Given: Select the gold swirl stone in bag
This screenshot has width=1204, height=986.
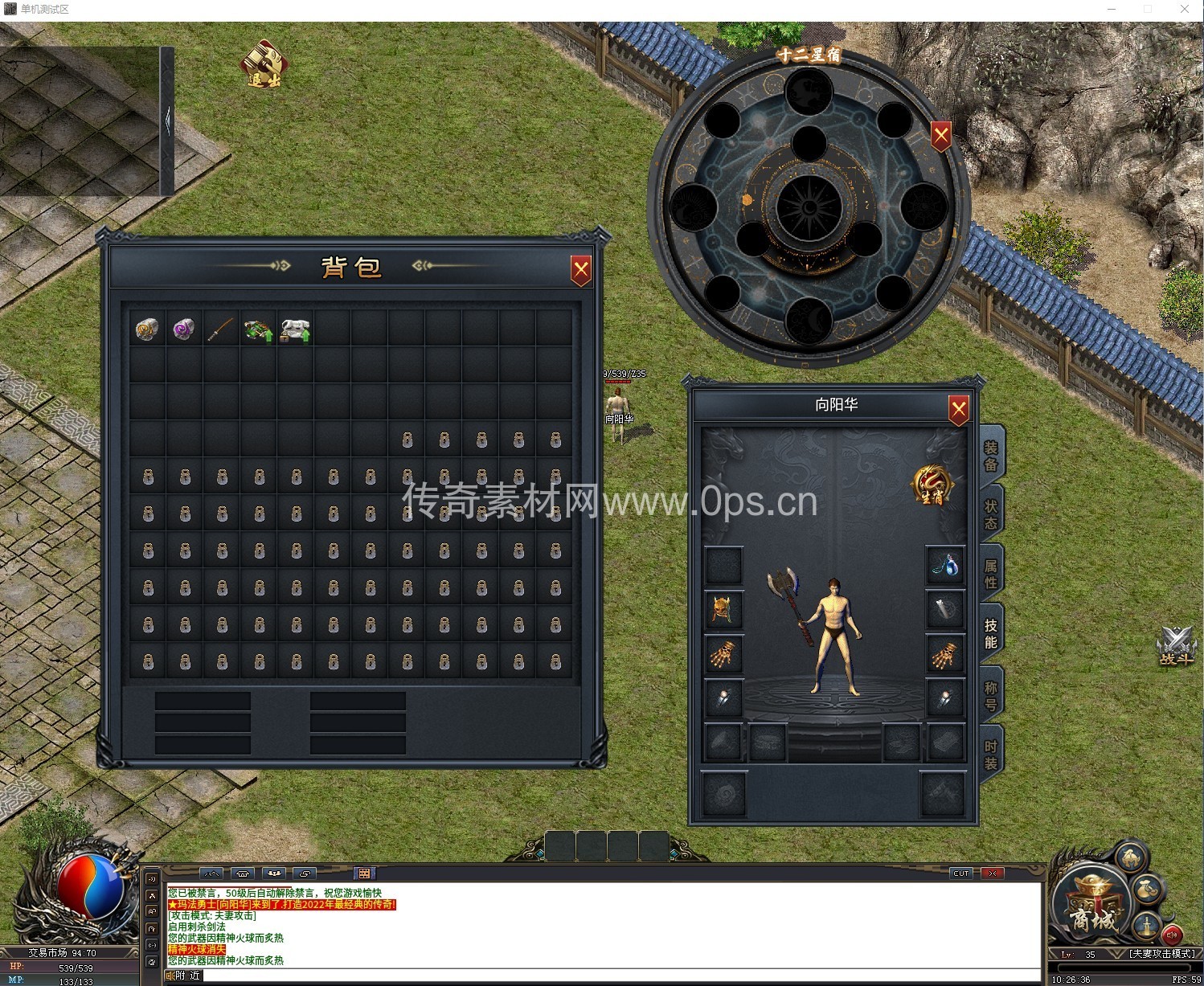Looking at the screenshot, I should [x=147, y=329].
